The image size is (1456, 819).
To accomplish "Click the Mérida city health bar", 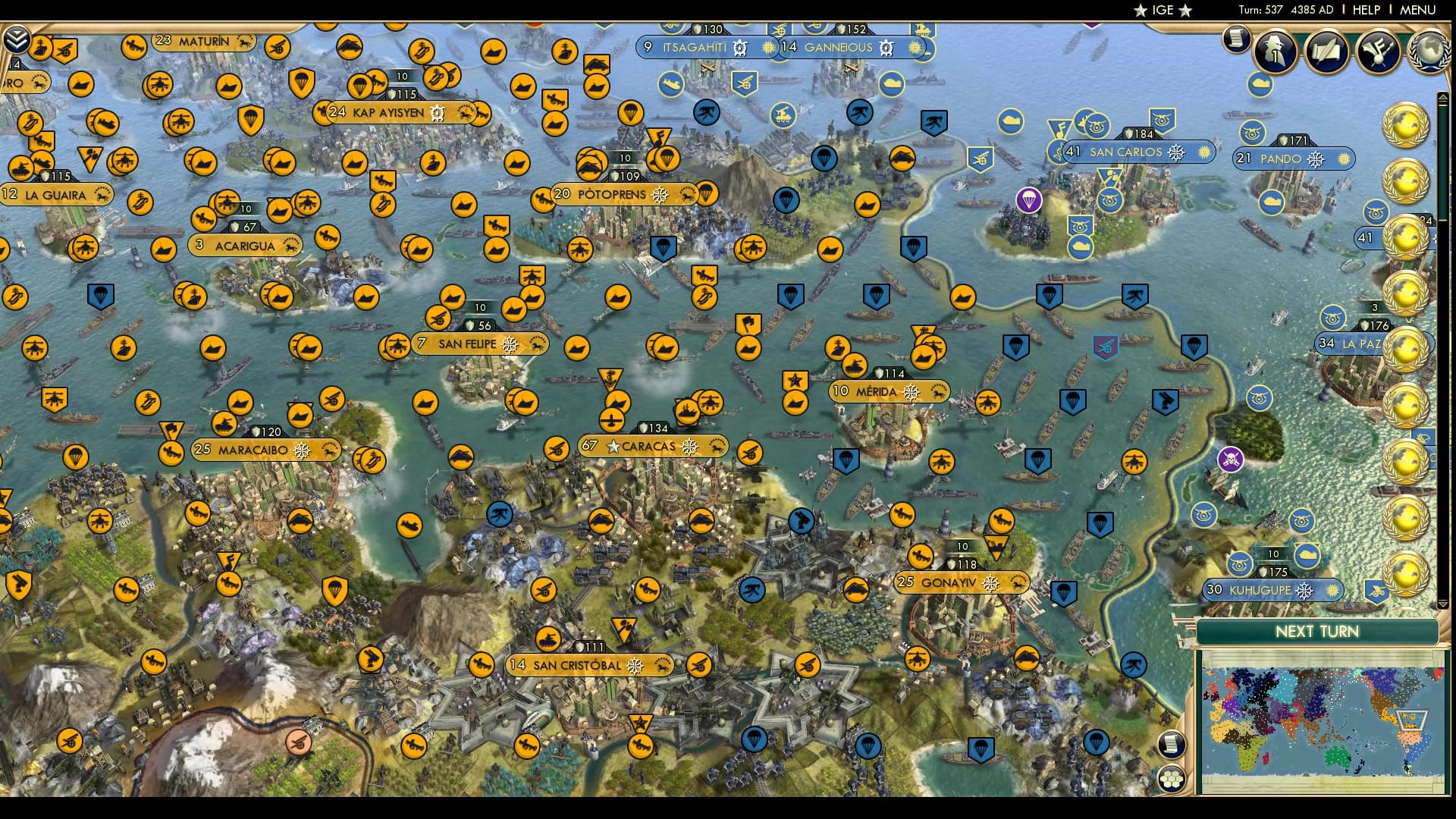I will 887,373.
